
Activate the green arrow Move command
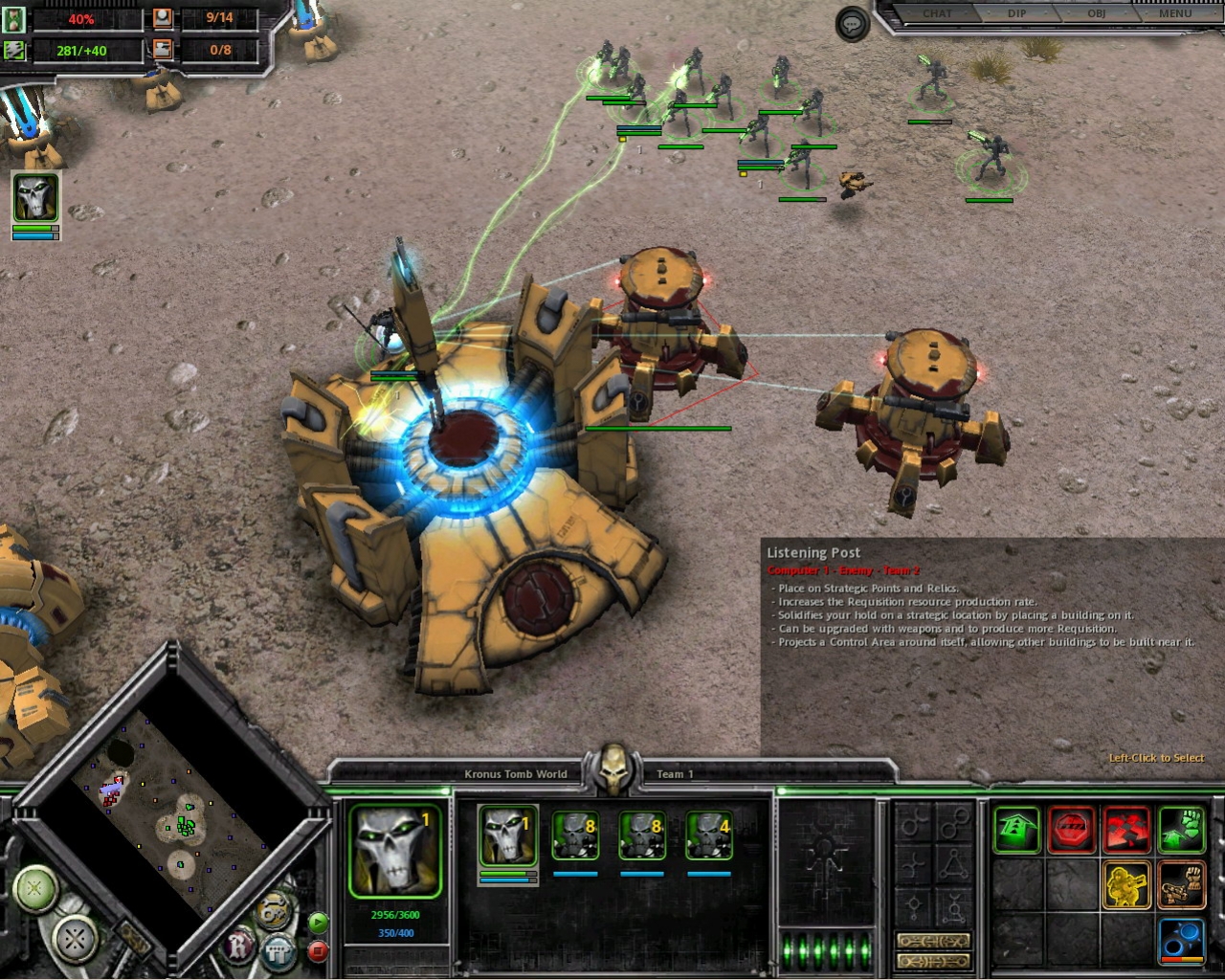point(1016,829)
